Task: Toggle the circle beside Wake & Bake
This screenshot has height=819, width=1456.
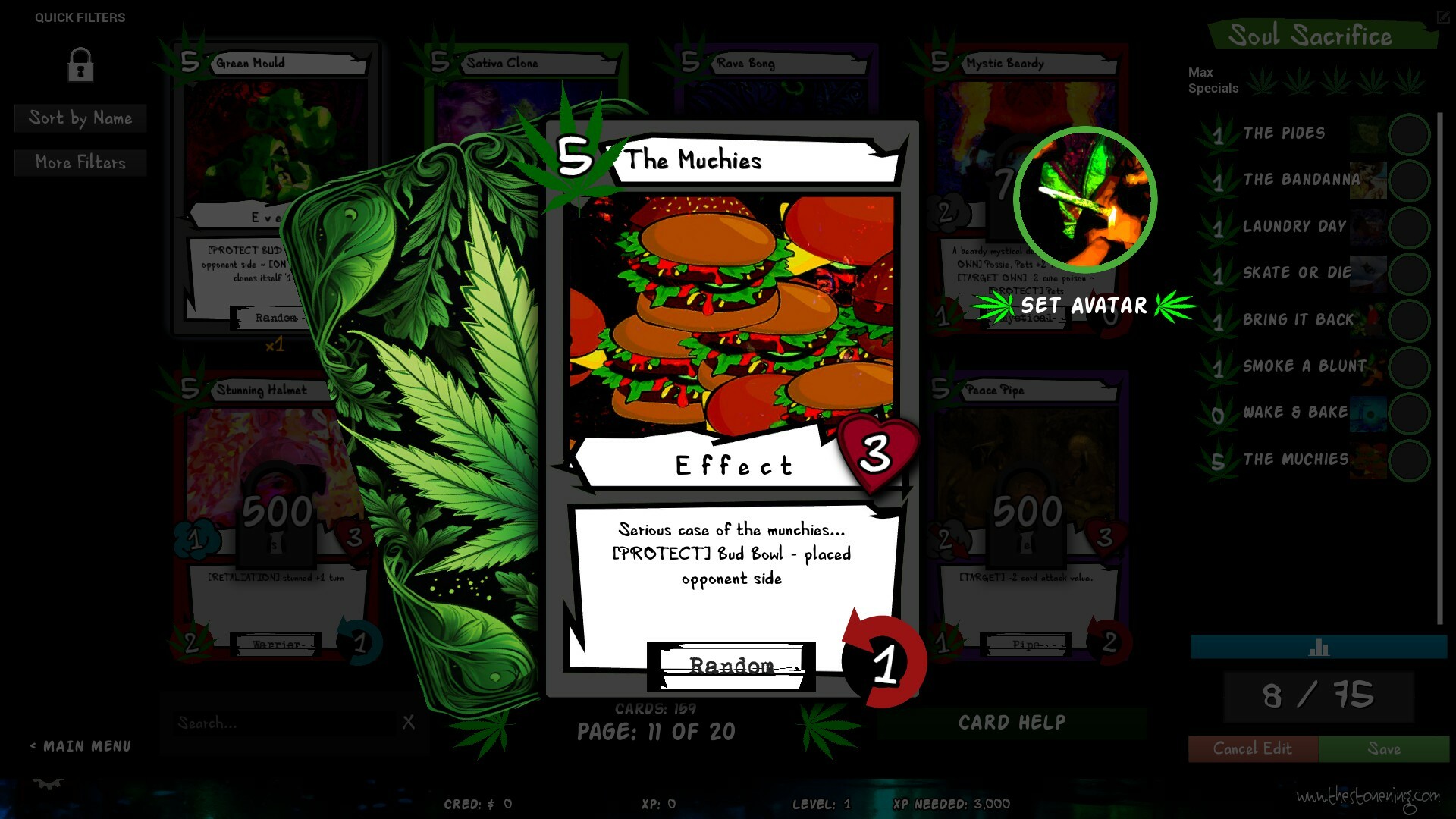Action: coord(1408,413)
